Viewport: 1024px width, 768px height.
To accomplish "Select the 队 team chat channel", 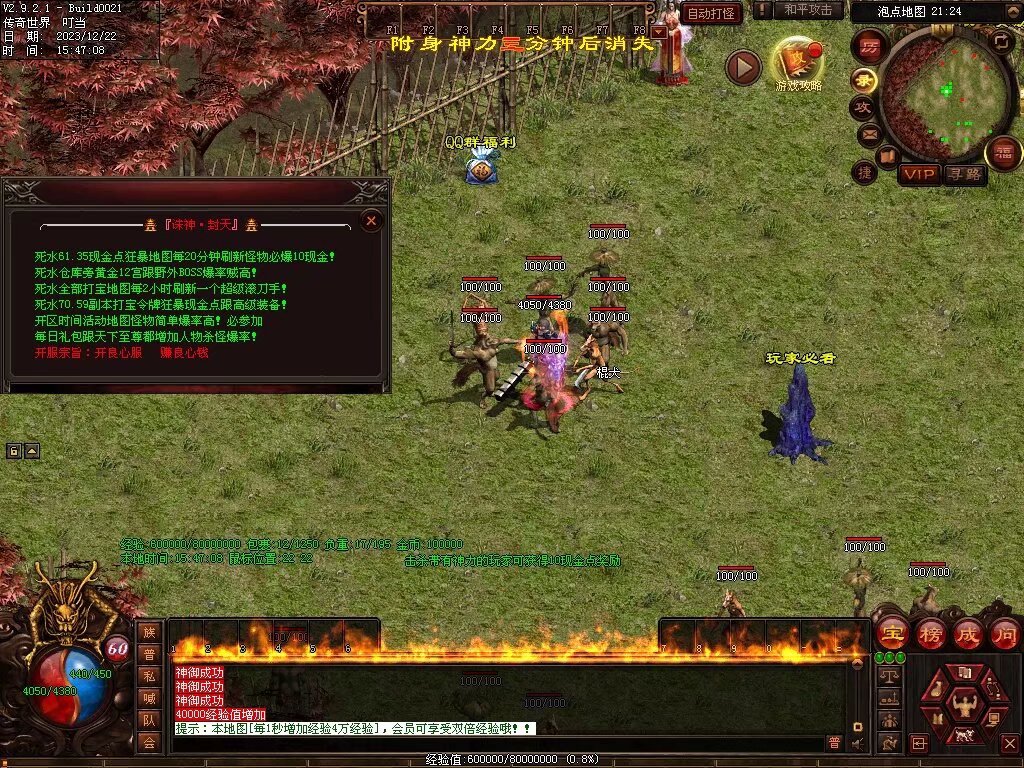I will point(149,720).
